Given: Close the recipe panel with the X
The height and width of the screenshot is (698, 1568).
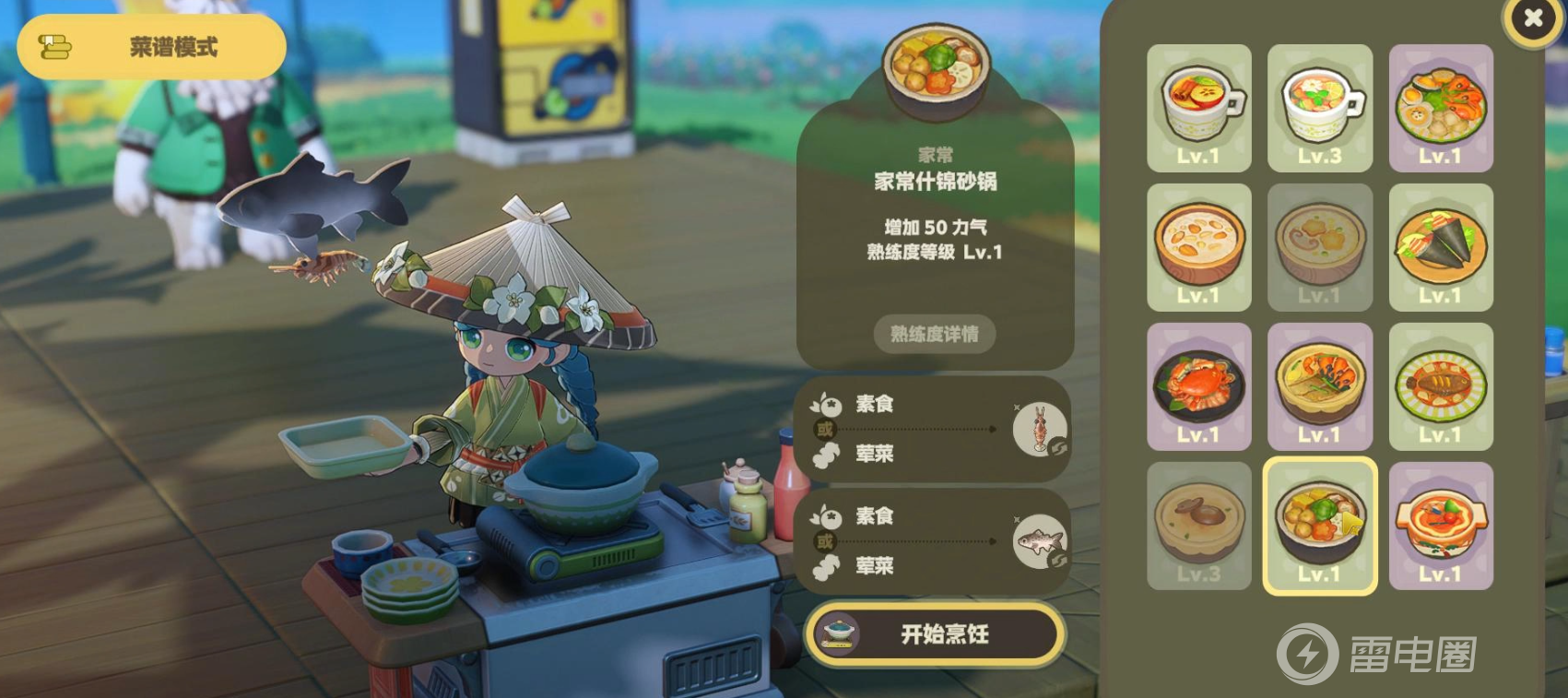Looking at the screenshot, I should tap(1532, 18).
